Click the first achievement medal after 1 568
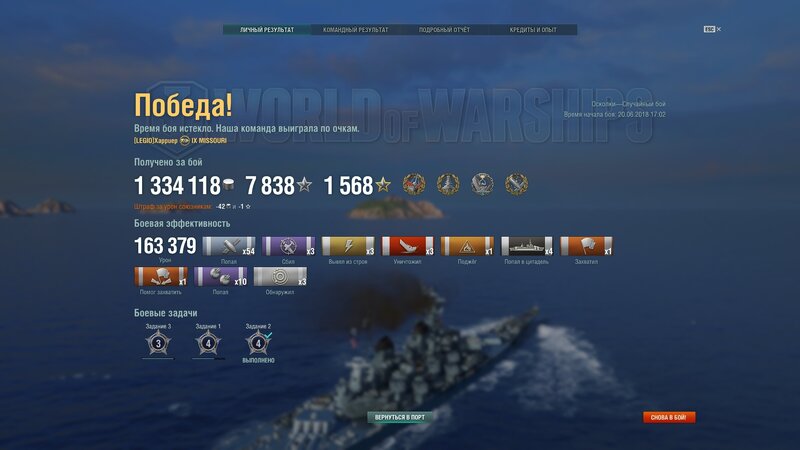The image size is (800, 450). click(x=414, y=185)
